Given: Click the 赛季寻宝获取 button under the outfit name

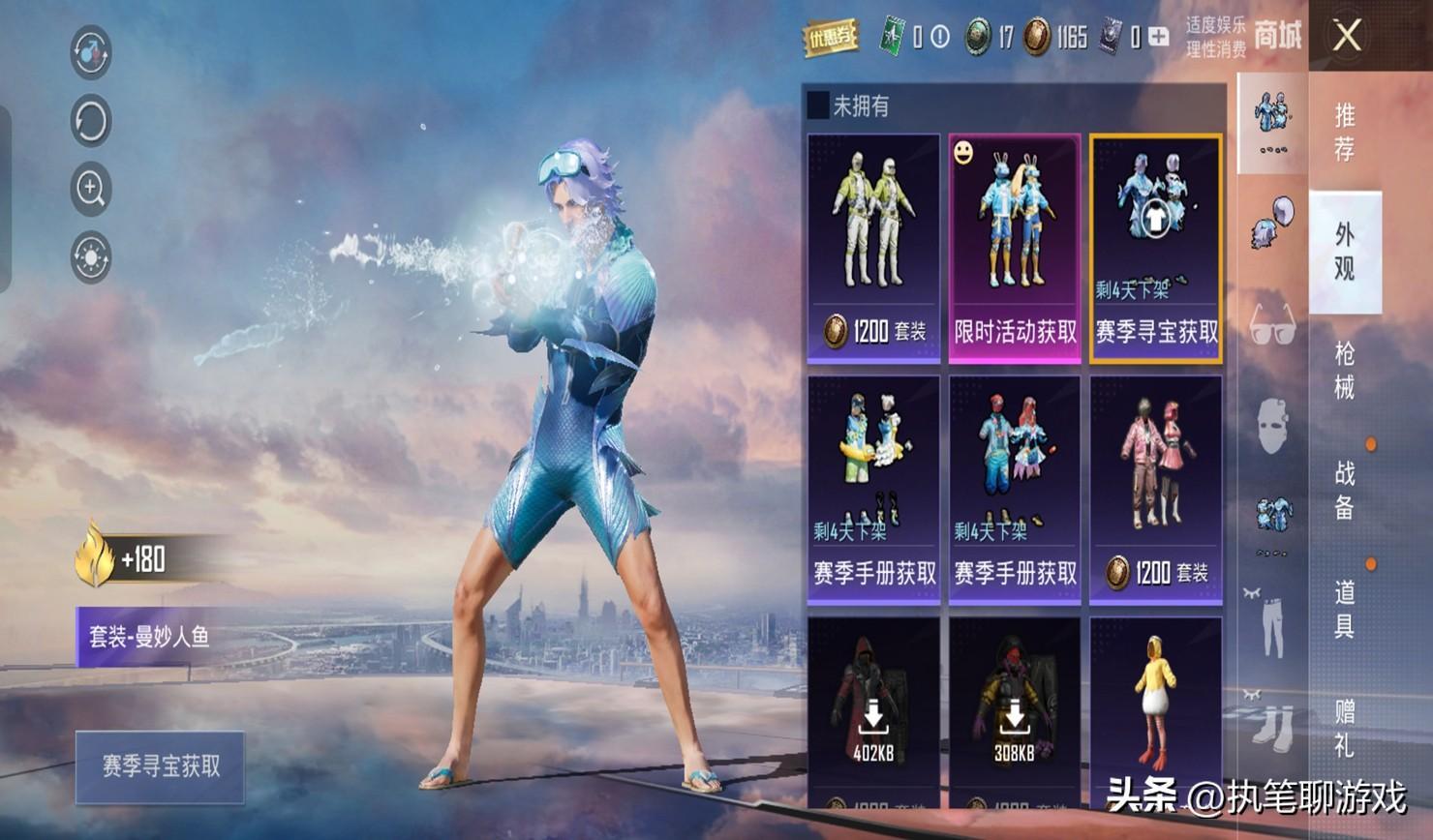Looking at the screenshot, I should (x=161, y=766).
